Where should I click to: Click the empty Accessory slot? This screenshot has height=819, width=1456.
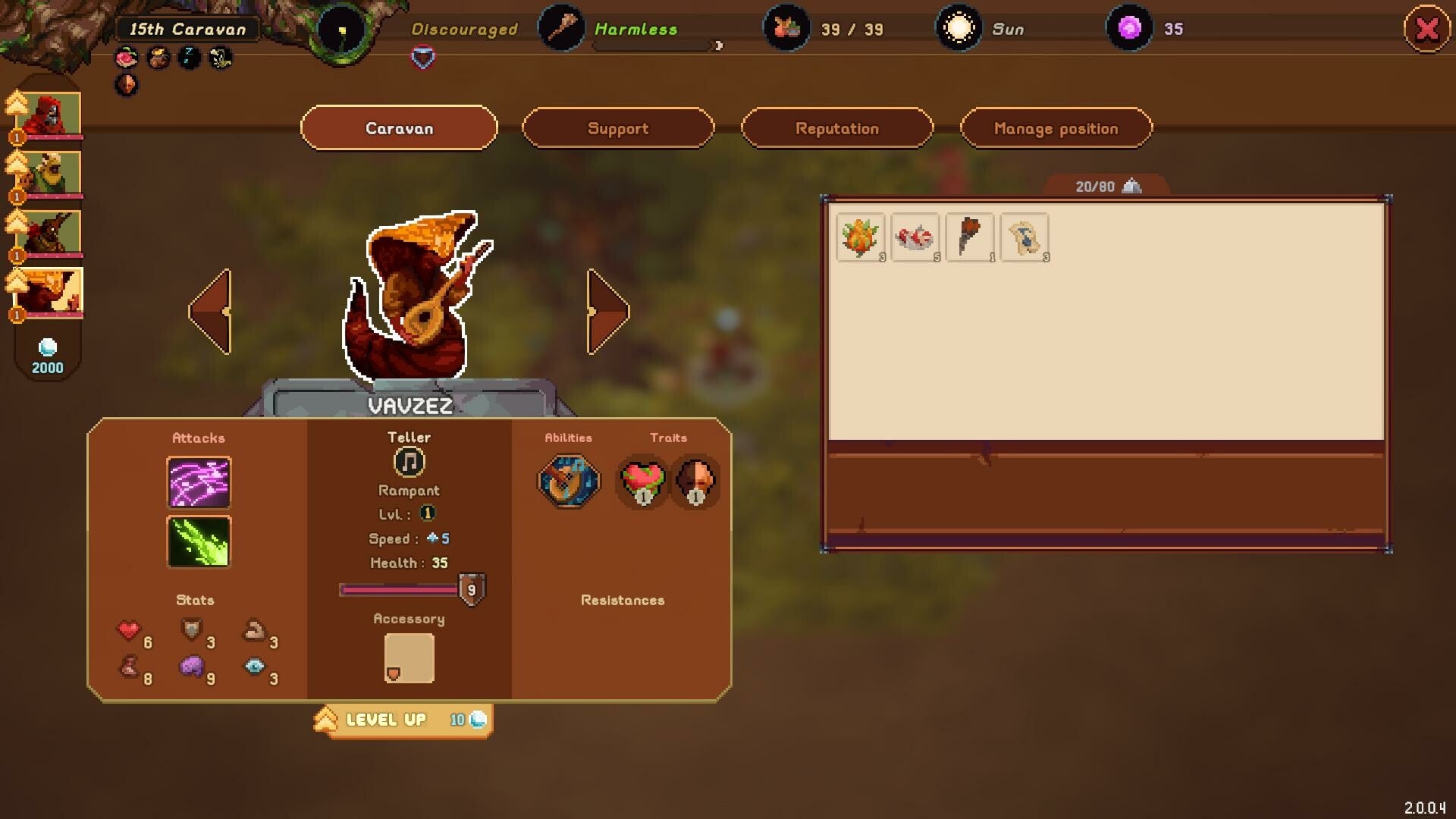pos(409,658)
